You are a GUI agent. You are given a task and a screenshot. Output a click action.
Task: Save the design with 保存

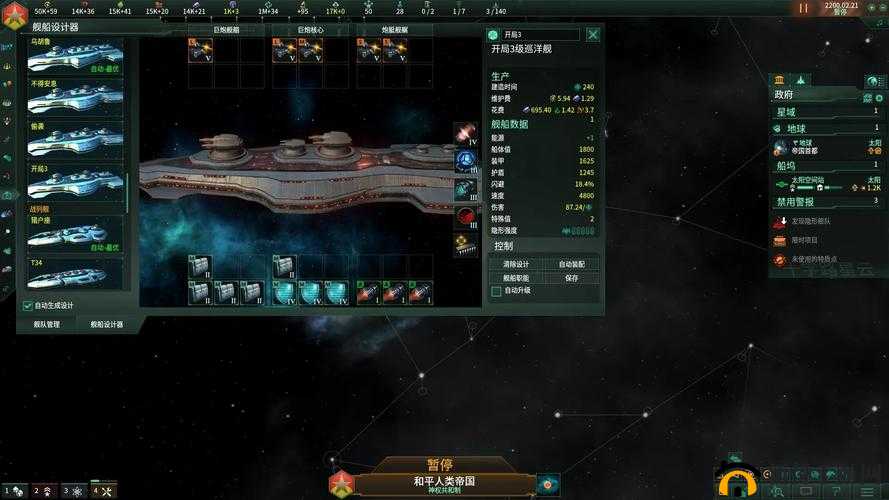(x=571, y=278)
